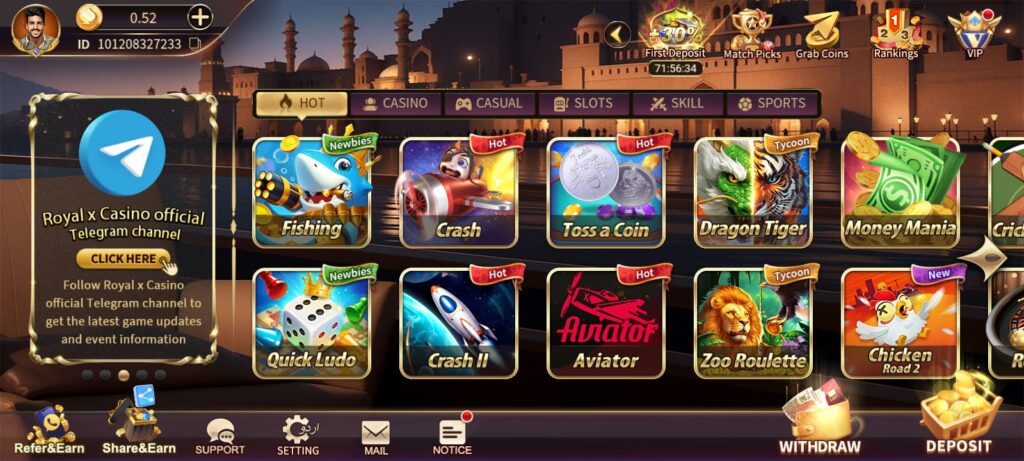Open the Zoo Roulette tile
This screenshot has height=461, width=1024.
tap(753, 322)
